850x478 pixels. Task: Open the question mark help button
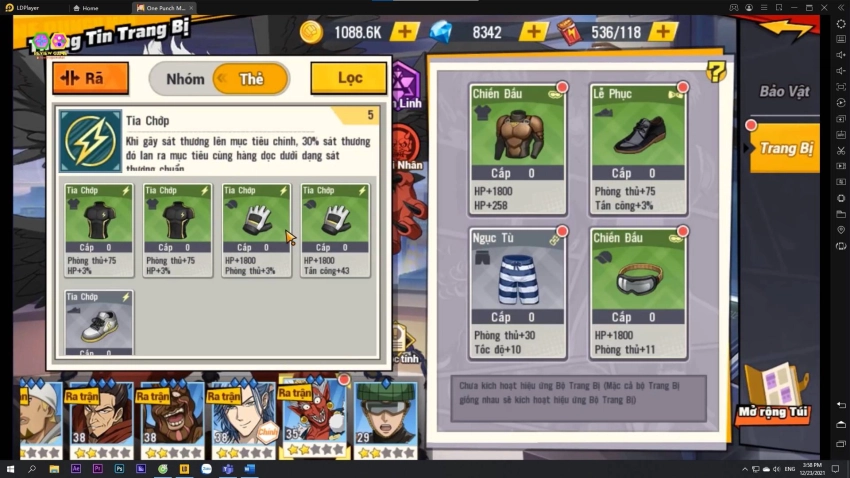[x=715, y=71]
